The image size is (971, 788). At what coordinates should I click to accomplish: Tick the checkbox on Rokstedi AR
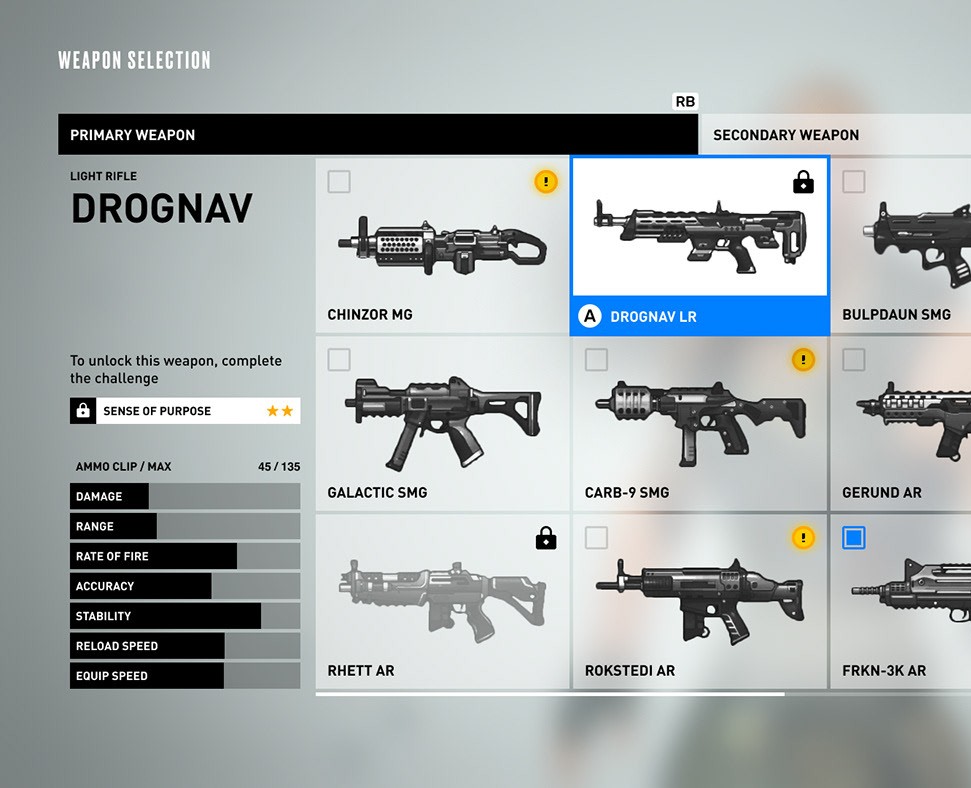[x=596, y=538]
